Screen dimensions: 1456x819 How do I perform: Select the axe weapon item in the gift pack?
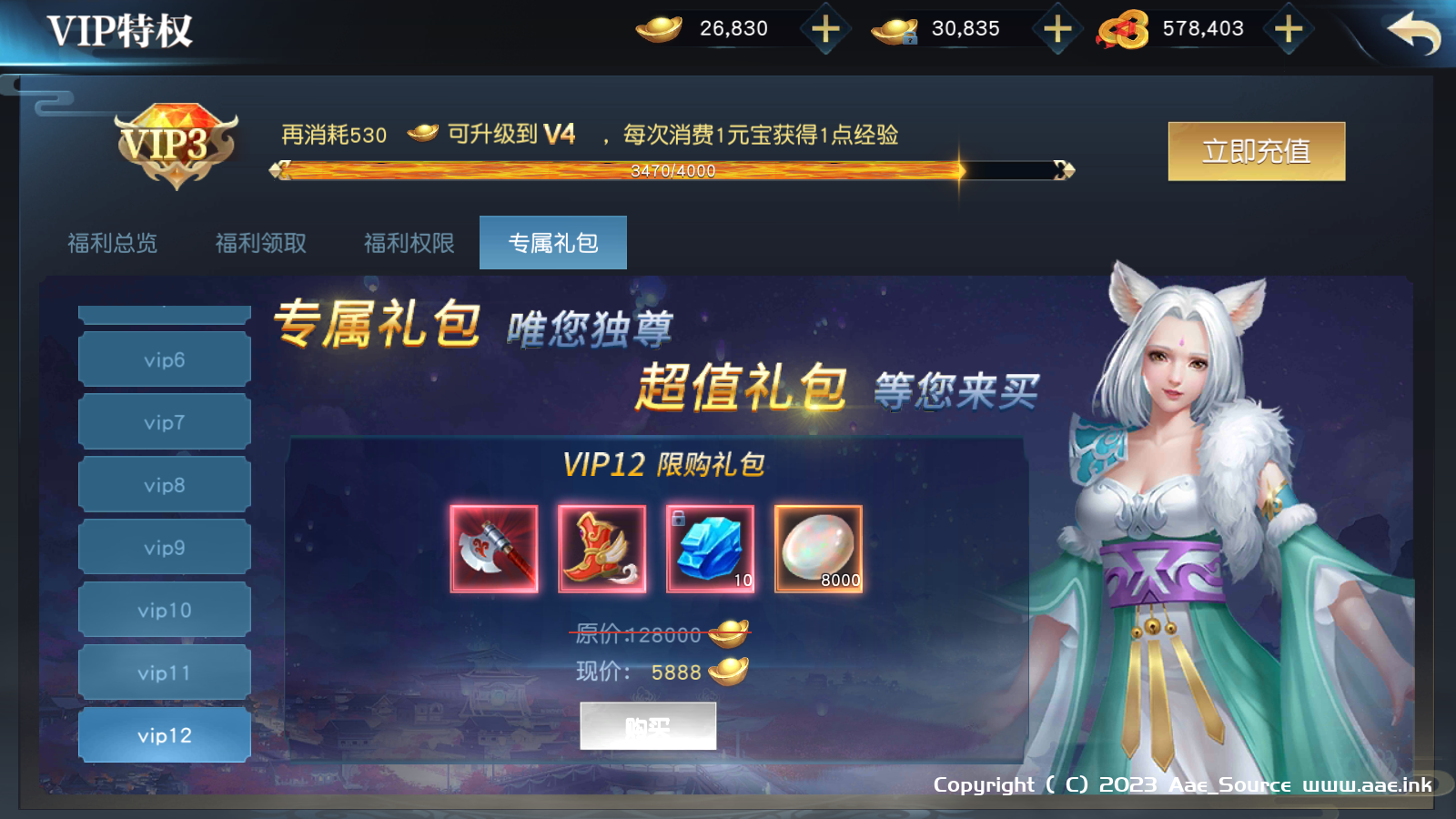tap(494, 548)
